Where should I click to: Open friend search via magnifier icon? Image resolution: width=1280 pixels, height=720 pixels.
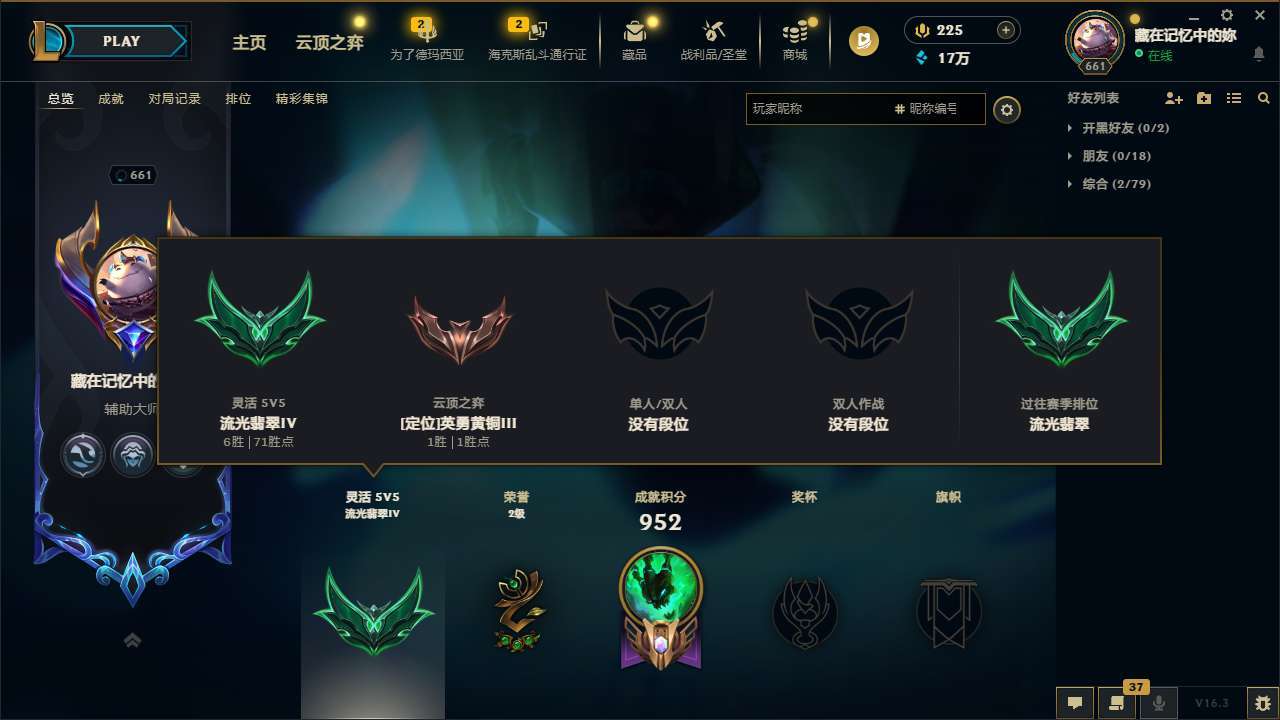pos(1263,98)
